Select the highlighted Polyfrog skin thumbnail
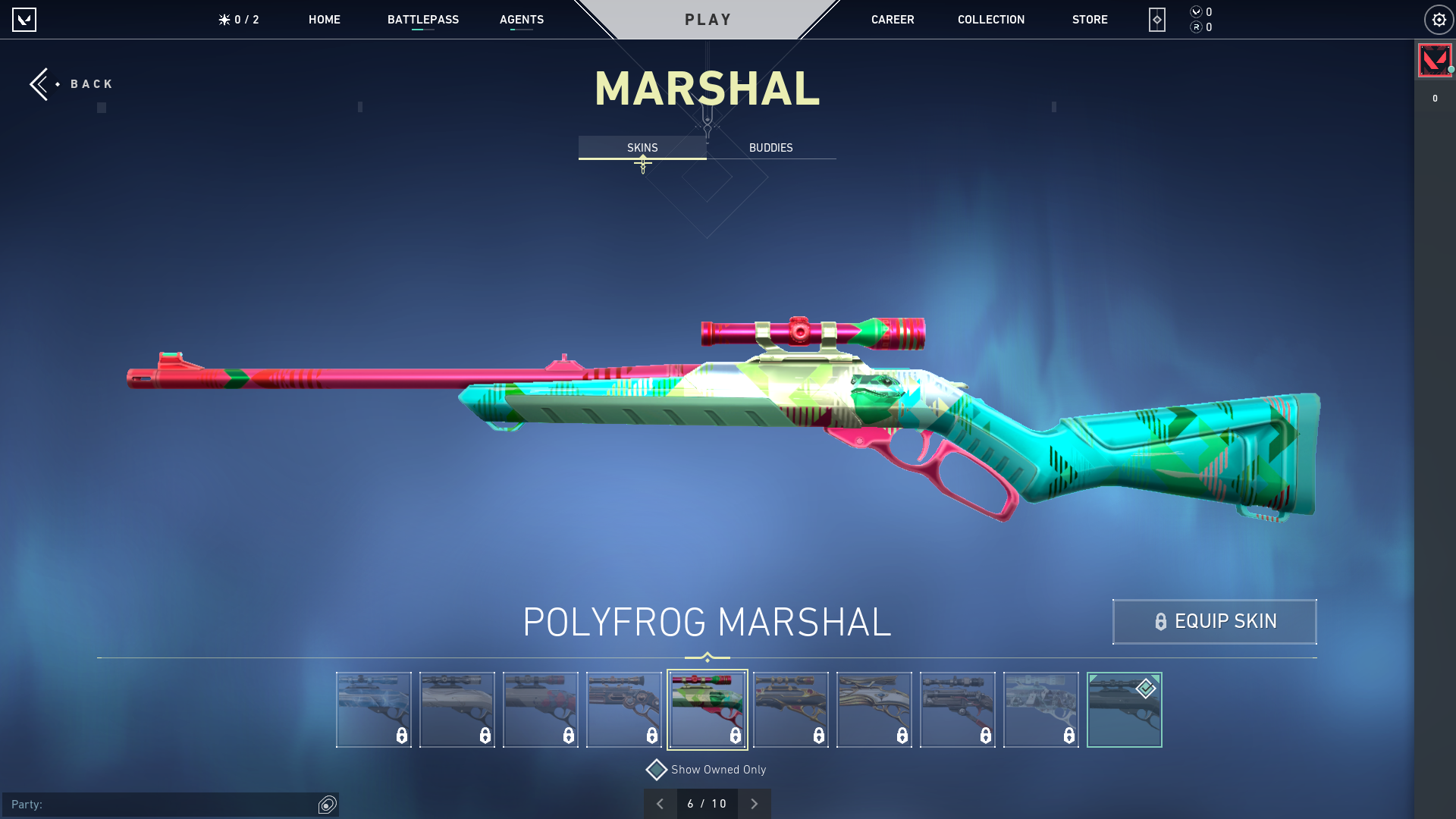This screenshot has height=819, width=1456. [x=707, y=710]
